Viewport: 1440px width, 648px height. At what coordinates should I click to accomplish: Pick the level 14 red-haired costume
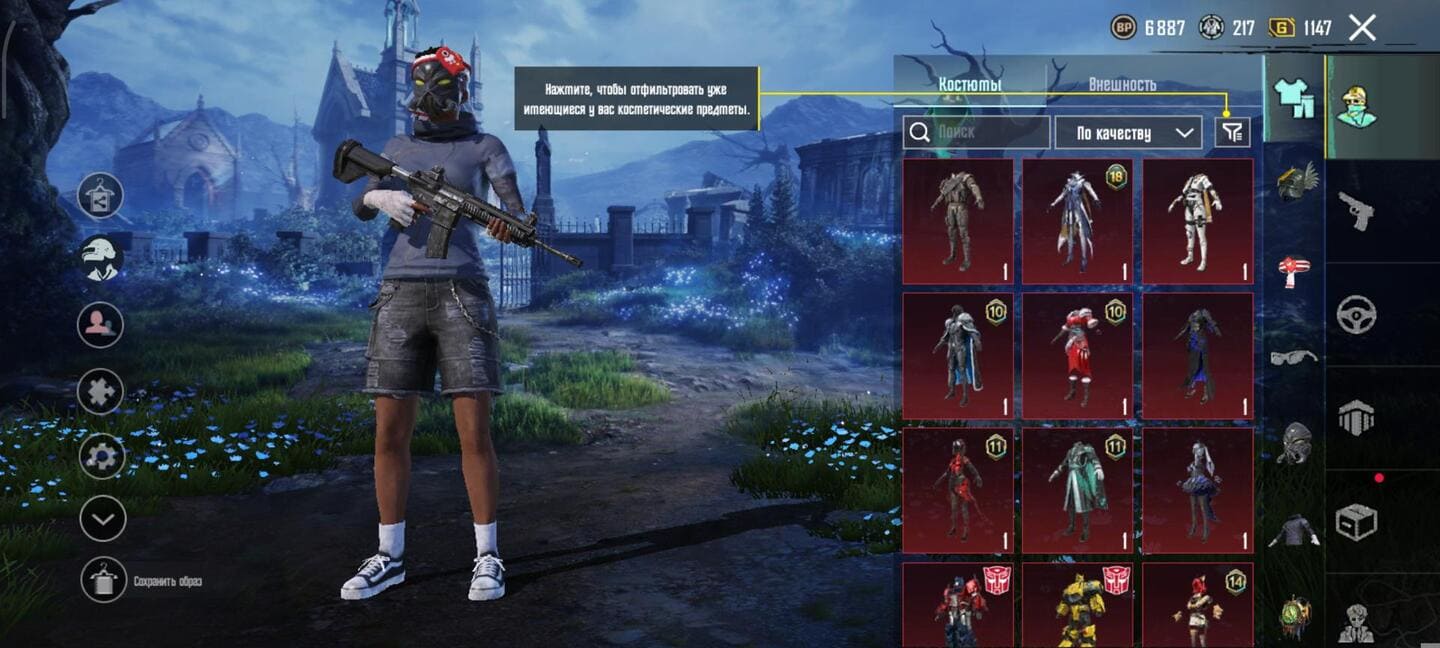coord(1197,605)
